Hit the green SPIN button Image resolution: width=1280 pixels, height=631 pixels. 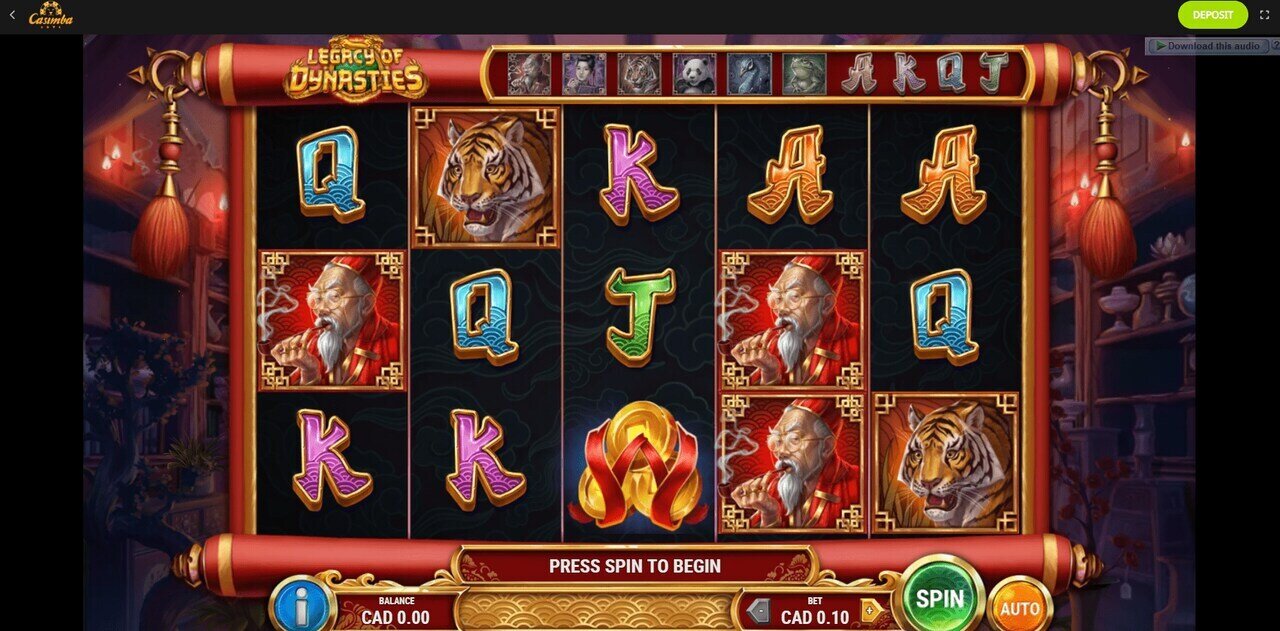(940, 598)
